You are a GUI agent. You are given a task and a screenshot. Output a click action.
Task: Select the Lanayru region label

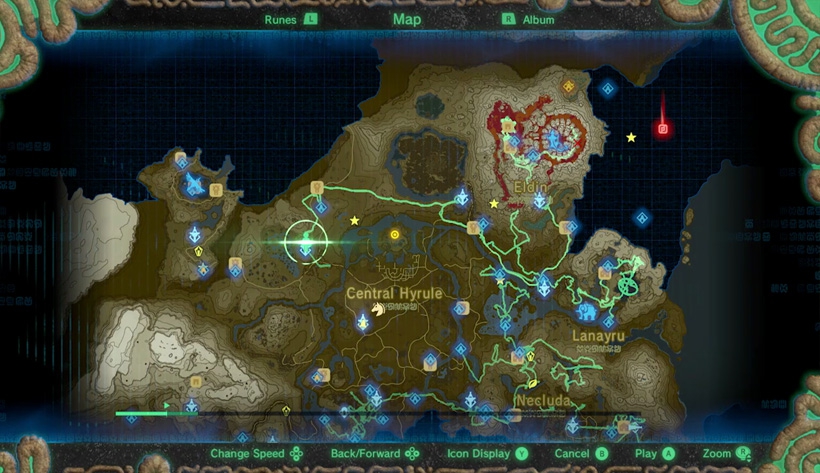598,336
